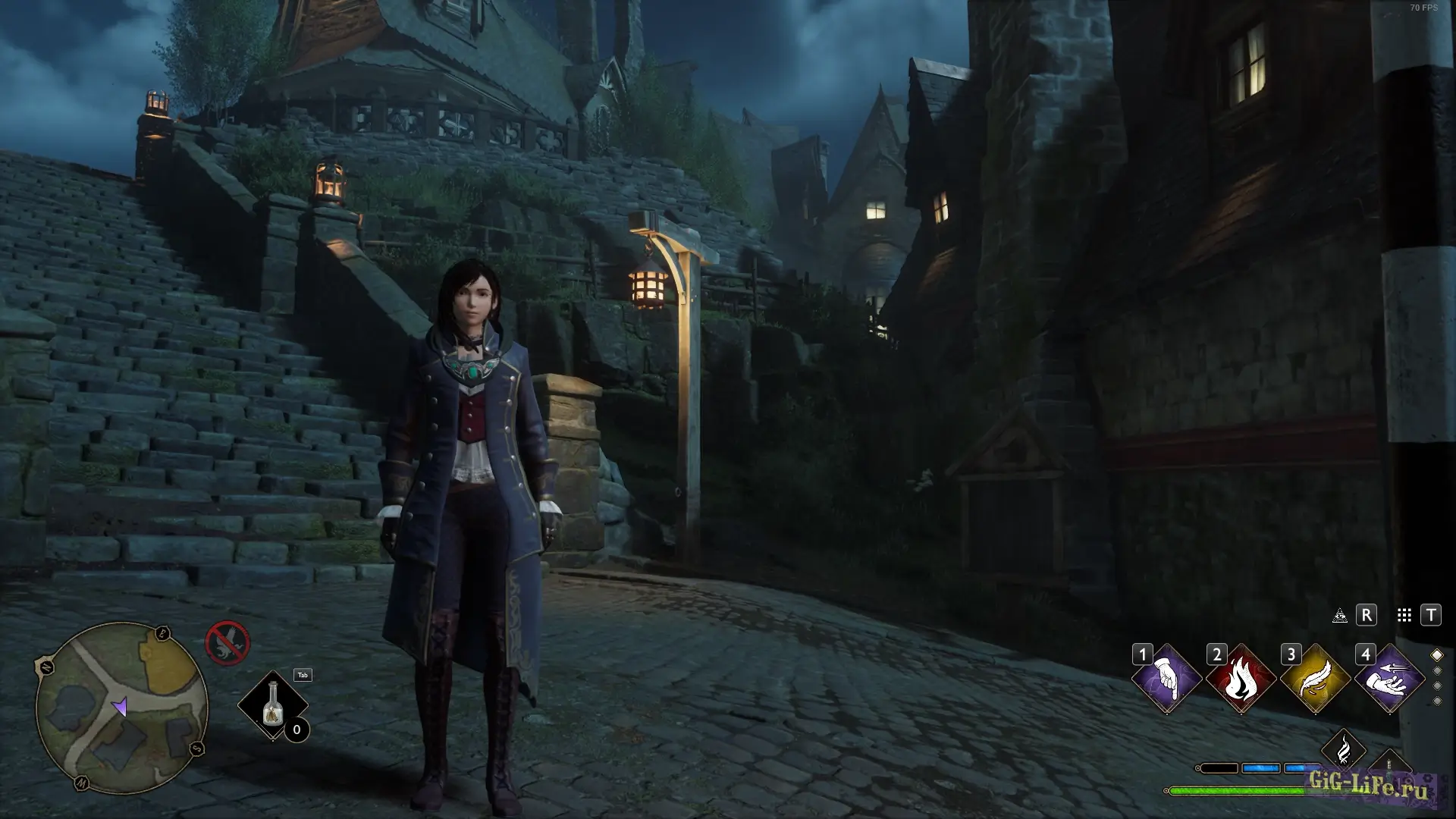Viewport: 1456px width, 819px height.
Task: Click the no-flying crossed-out bird icon
Action: coord(227,642)
